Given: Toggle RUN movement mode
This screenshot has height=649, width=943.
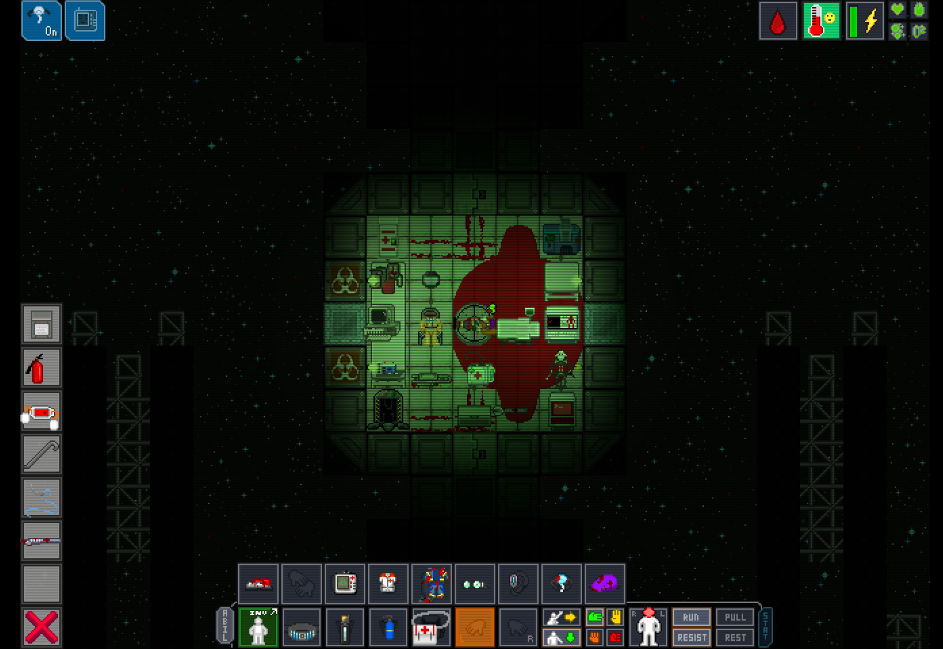Looking at the screenshot, I should click(691, 618).
